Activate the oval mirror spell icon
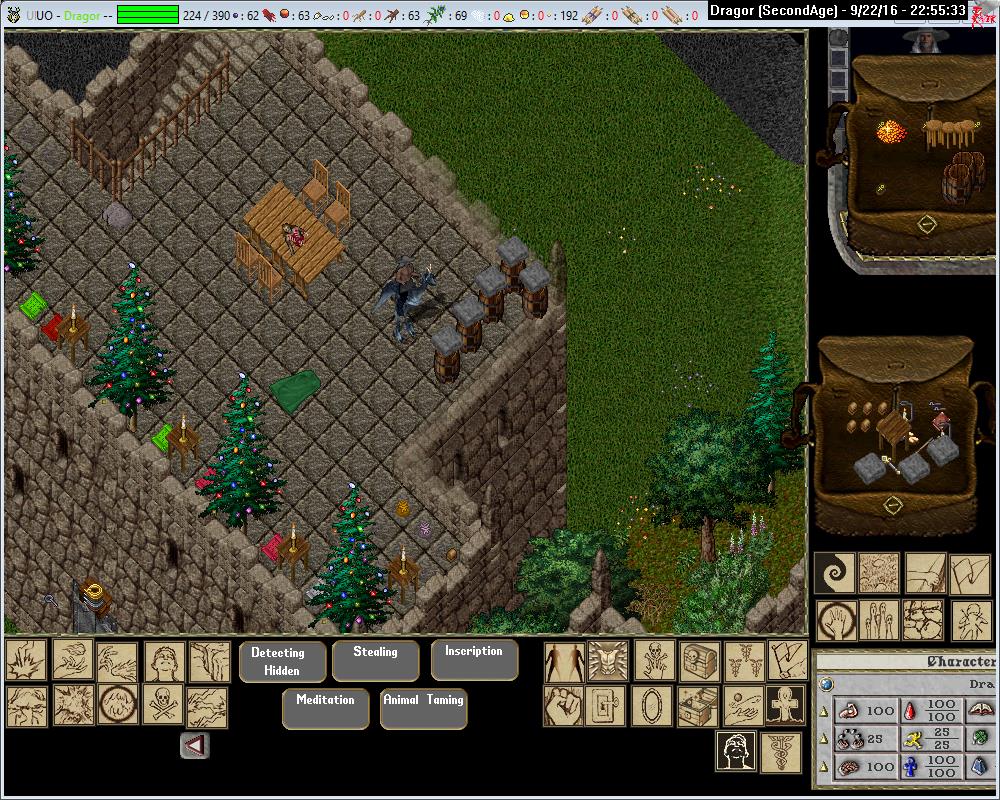The height and width of the screenshot is (800, 1000). (655, 706)
